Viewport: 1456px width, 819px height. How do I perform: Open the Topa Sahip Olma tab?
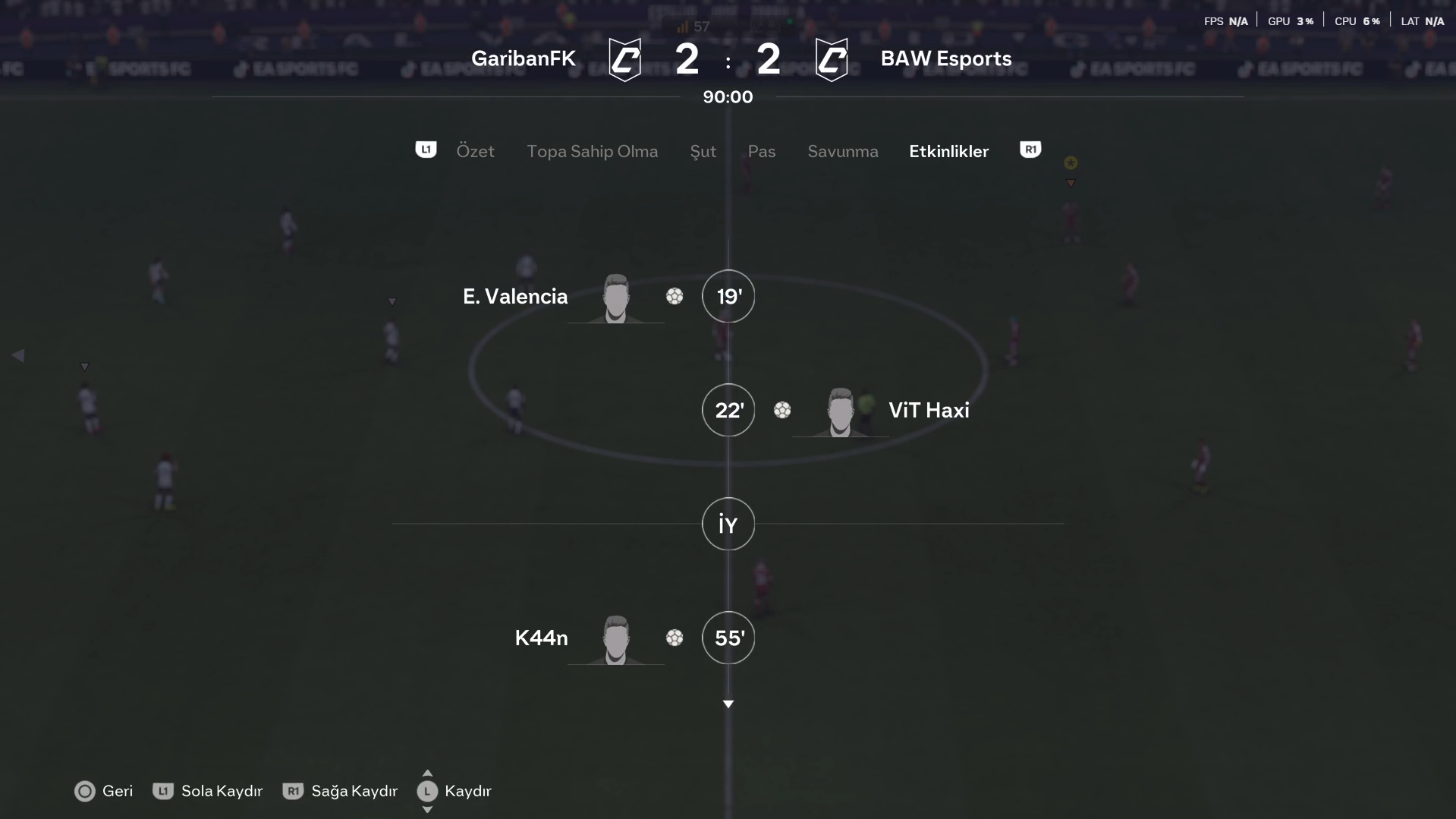click(592, 151)
